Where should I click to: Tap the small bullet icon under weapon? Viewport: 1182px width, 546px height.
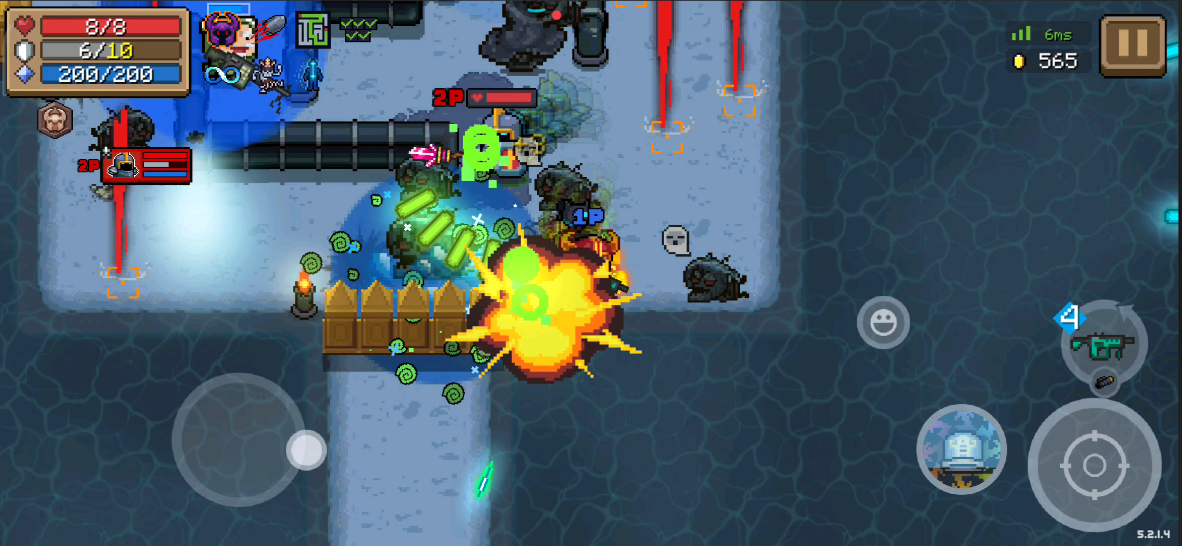click(1104, 381)
